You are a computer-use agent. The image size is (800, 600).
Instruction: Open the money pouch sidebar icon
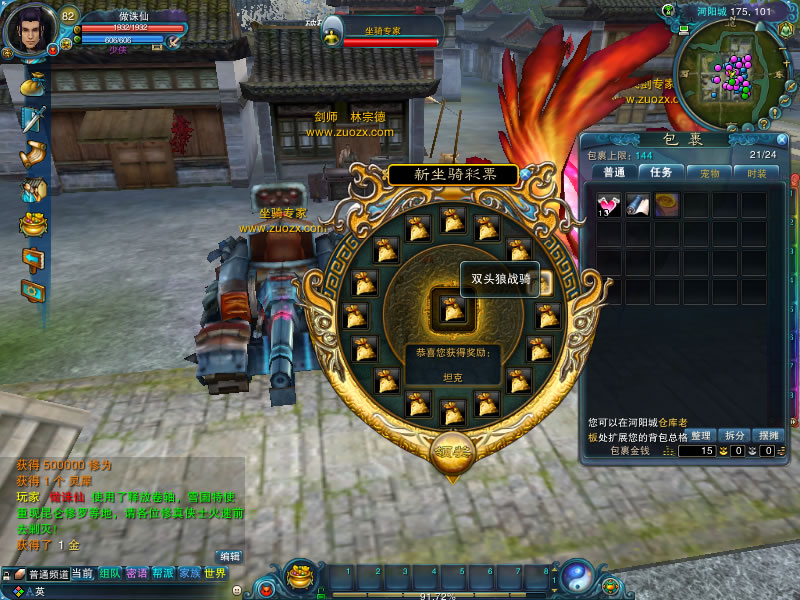pyautogui.click(x=33, y=83)
